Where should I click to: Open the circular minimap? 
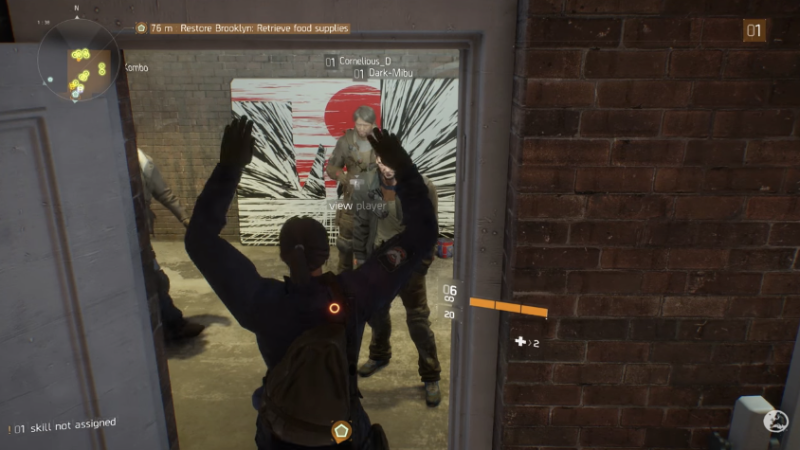pos(79,62)
